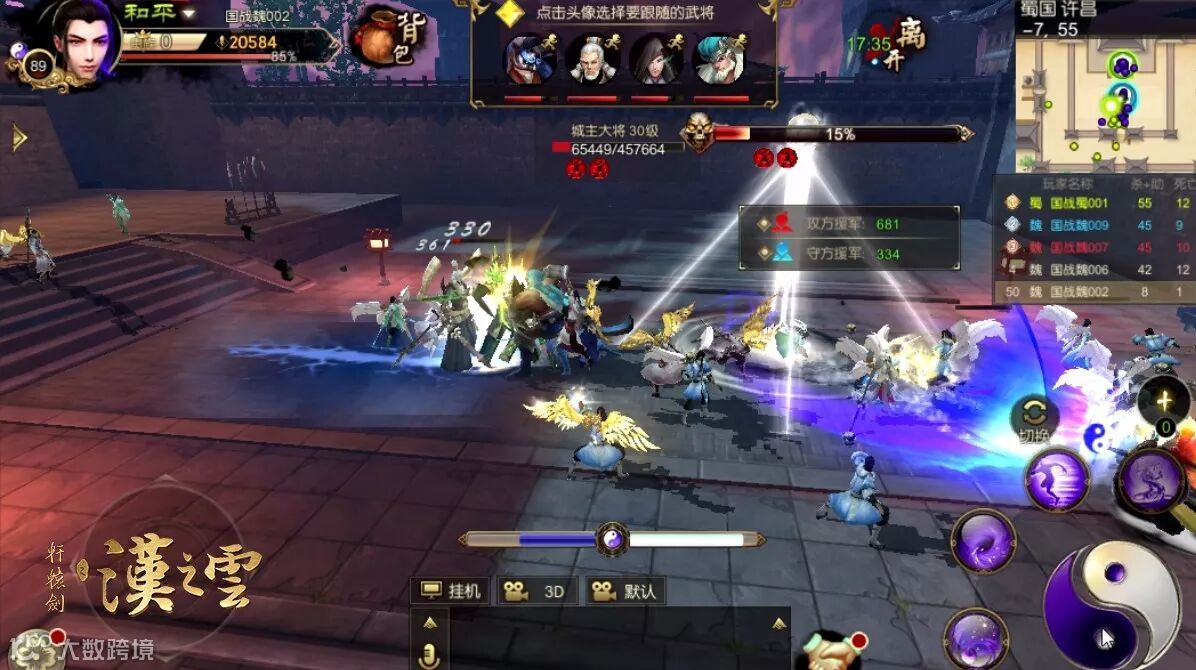Switch camera to 3D view
The image size is (1196, 670).
[535, 591]
